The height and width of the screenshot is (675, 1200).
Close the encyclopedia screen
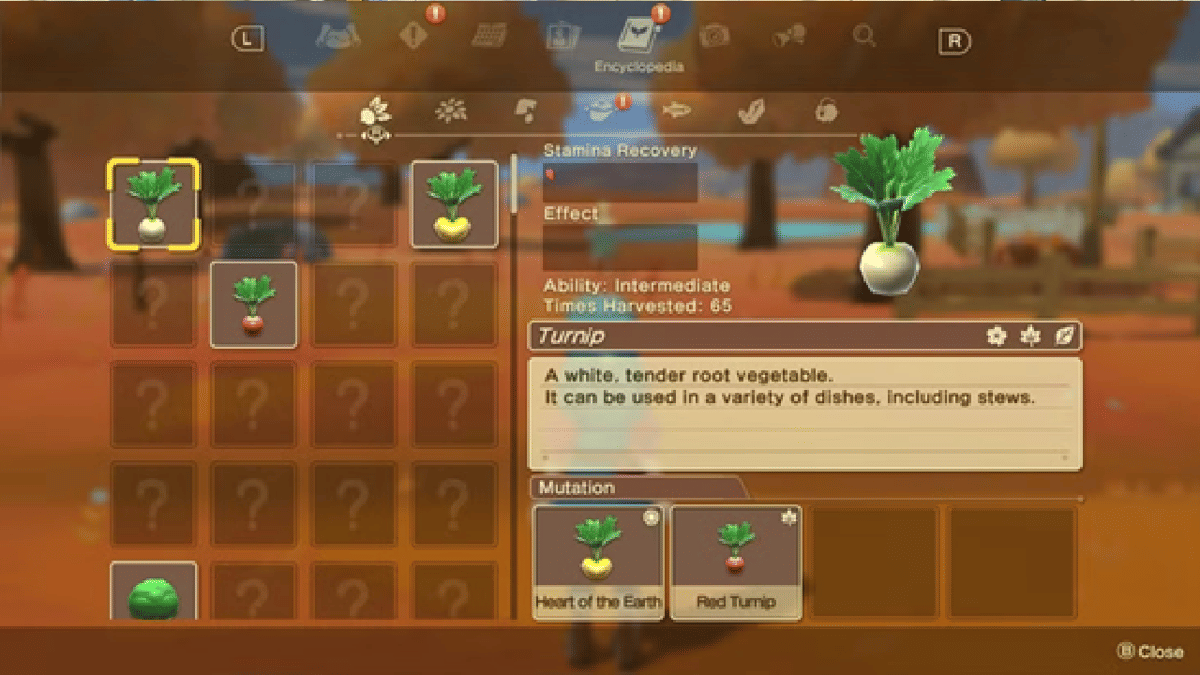coord(1150,651)
